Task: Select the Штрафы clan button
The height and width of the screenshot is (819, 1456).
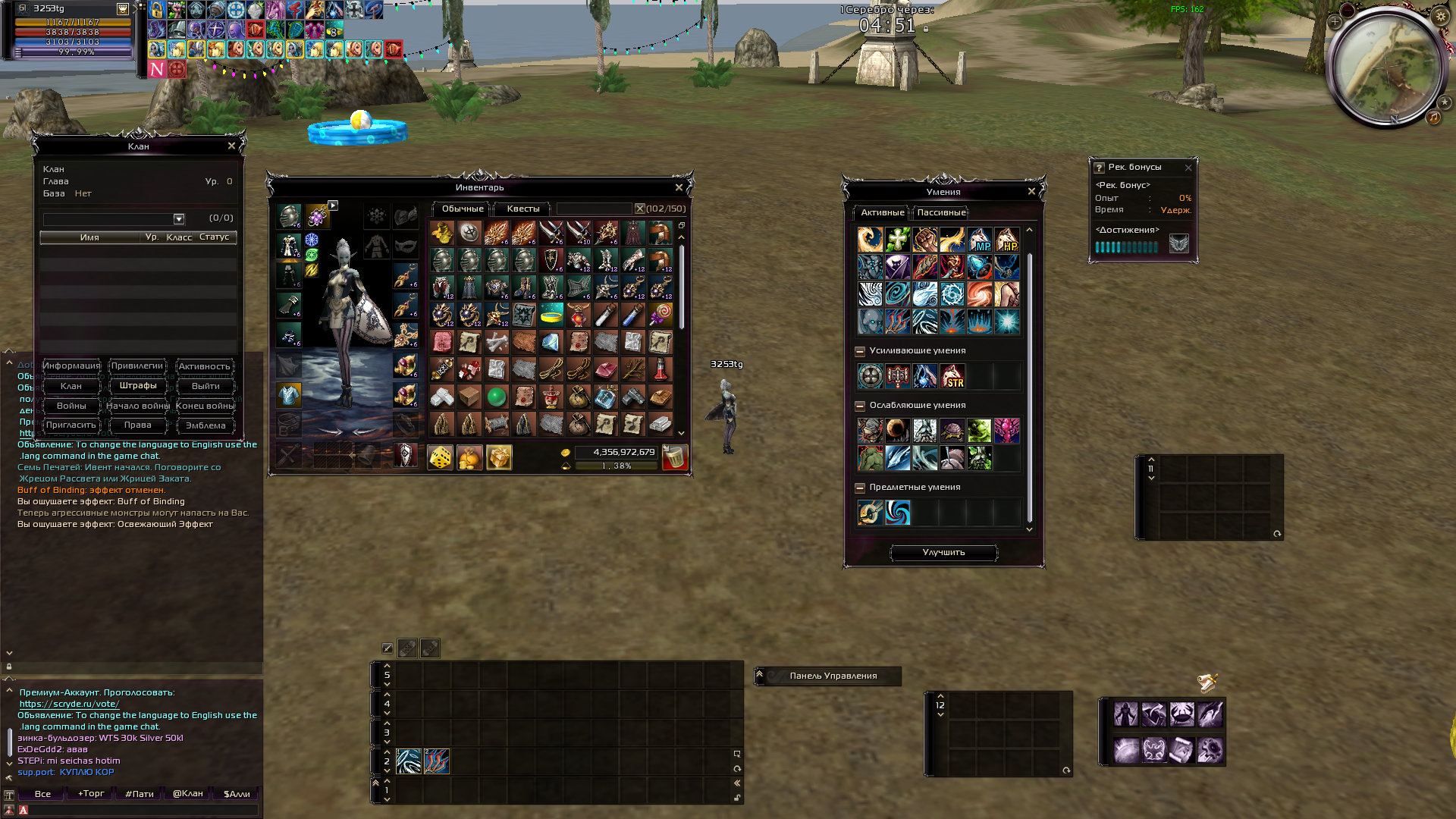Action: [138, 386]
